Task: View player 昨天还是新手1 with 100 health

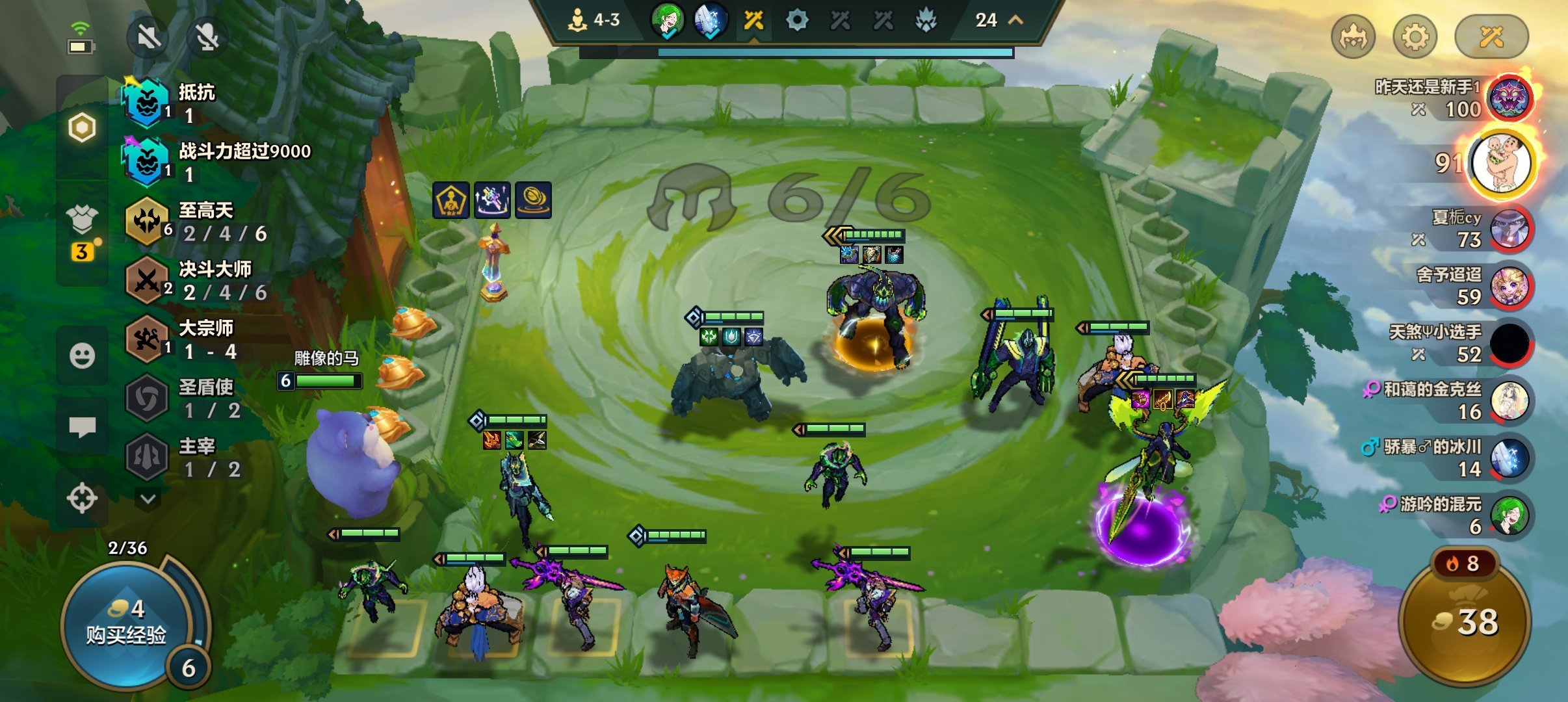Action: (x=1509, y=99)
